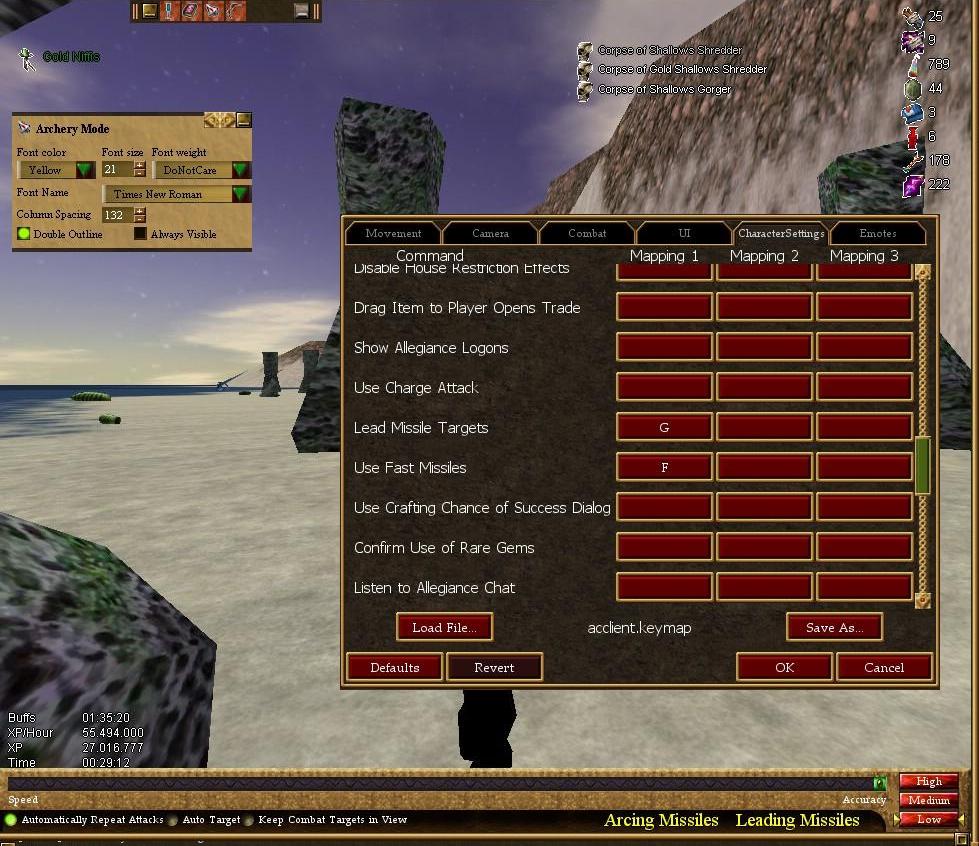This screenshot has height=846, width=979.
Task: Open the Font weight dropdown
Action: click(x=240, y=170)
